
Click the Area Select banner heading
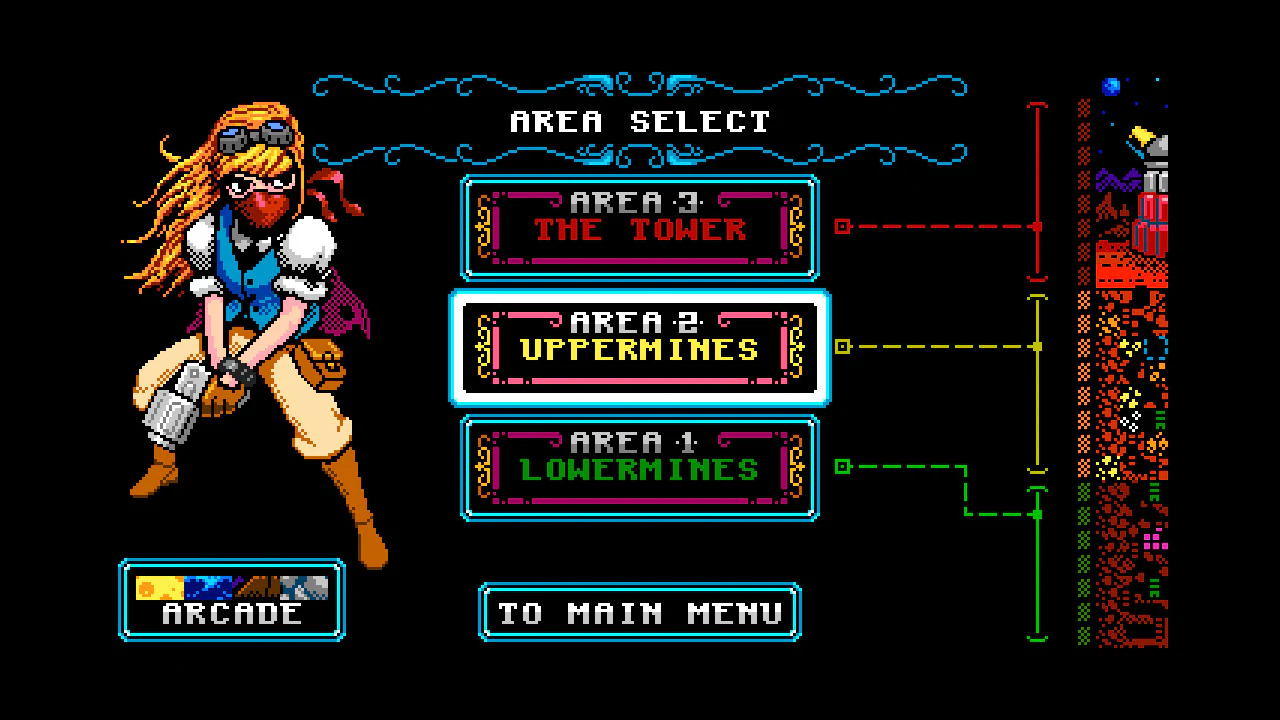pos(640,121)
